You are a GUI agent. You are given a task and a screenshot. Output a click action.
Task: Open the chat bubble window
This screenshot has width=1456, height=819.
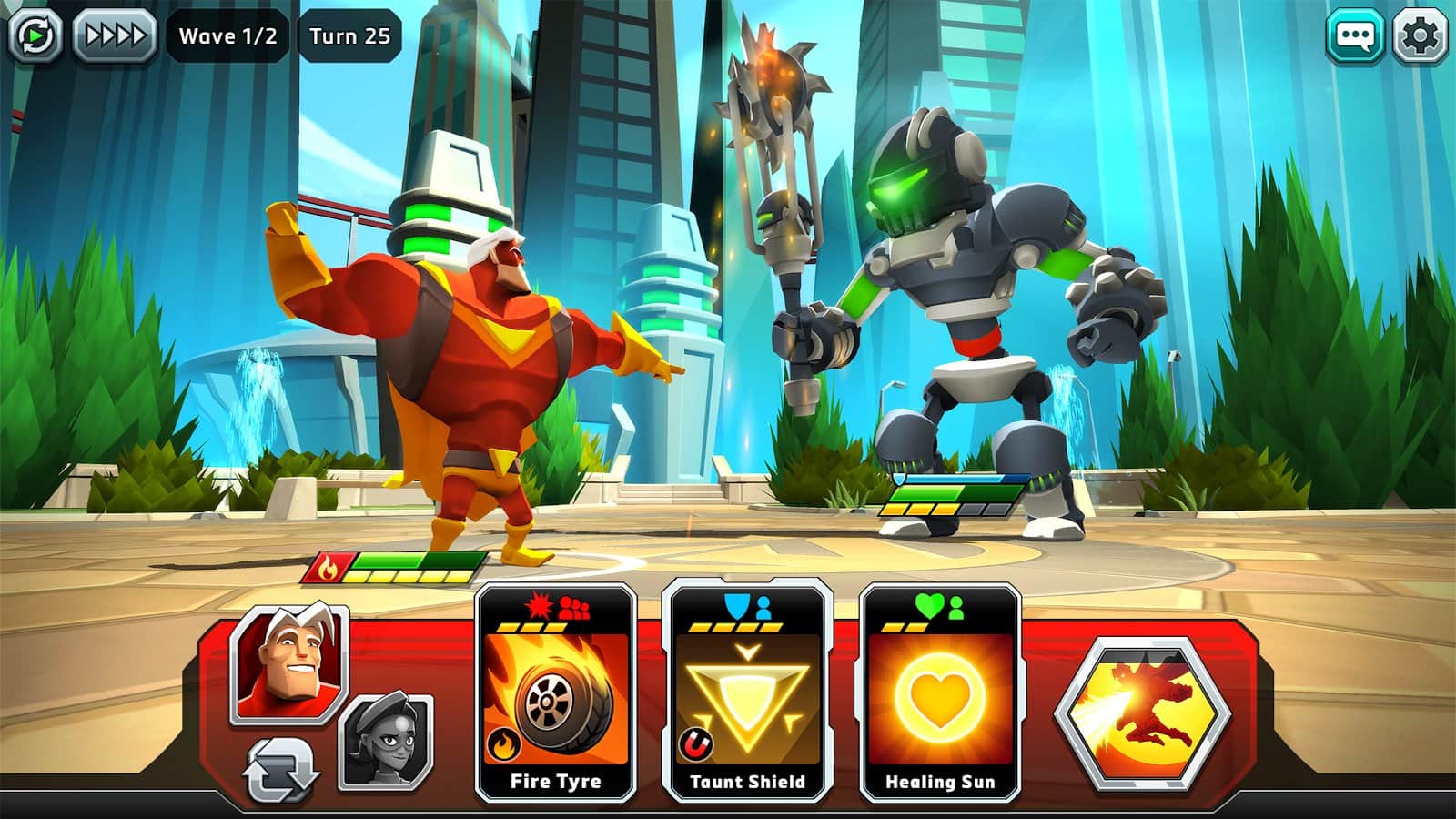pos(1355,36)
